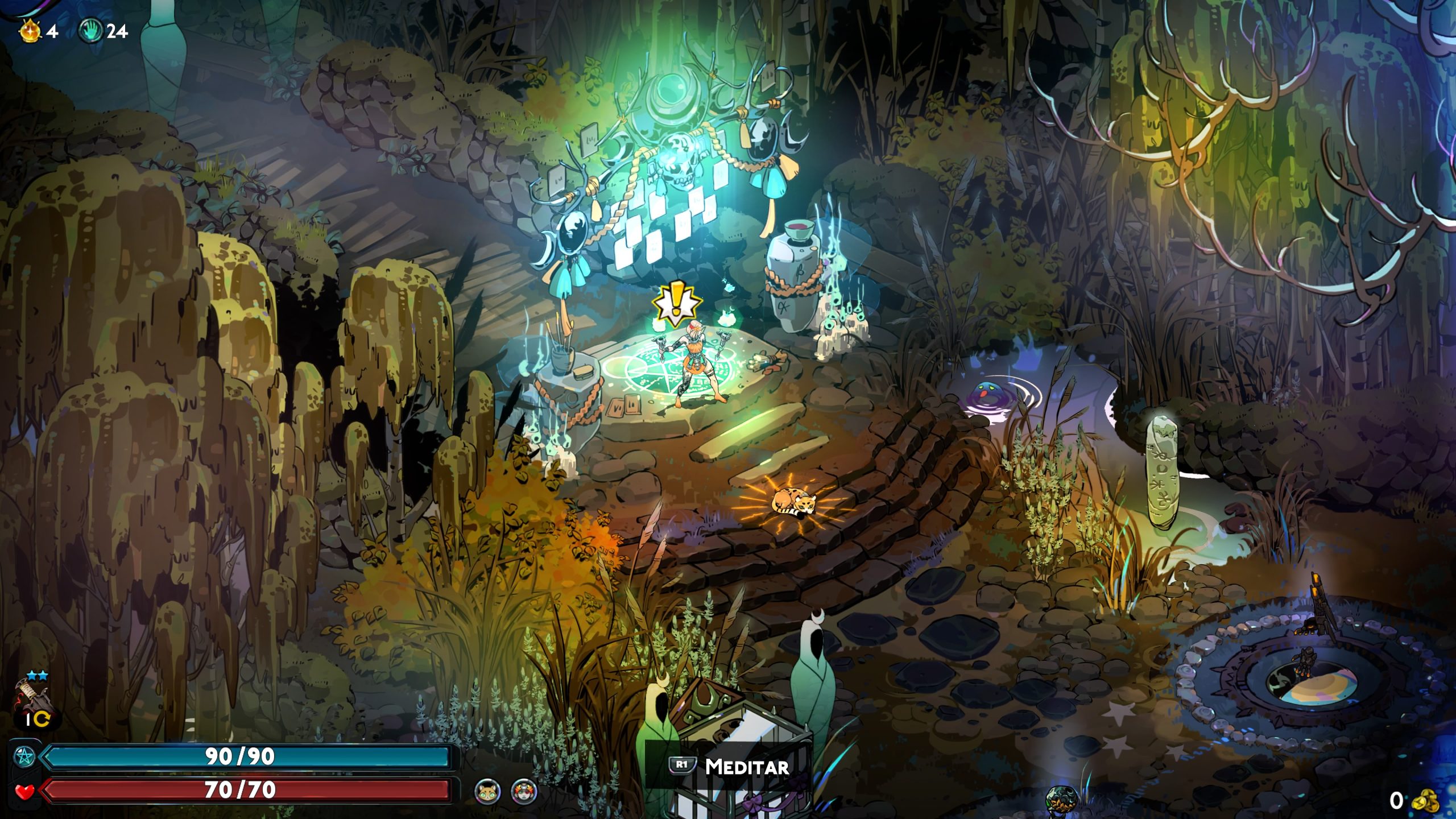Select the orange cat familiar portrait

[x=488, y=791]
